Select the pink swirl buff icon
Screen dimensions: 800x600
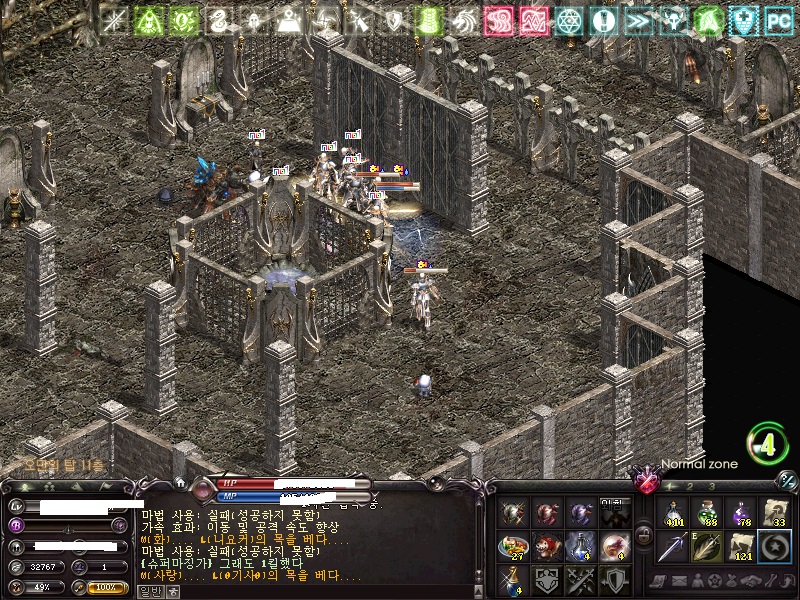(499, 20)
